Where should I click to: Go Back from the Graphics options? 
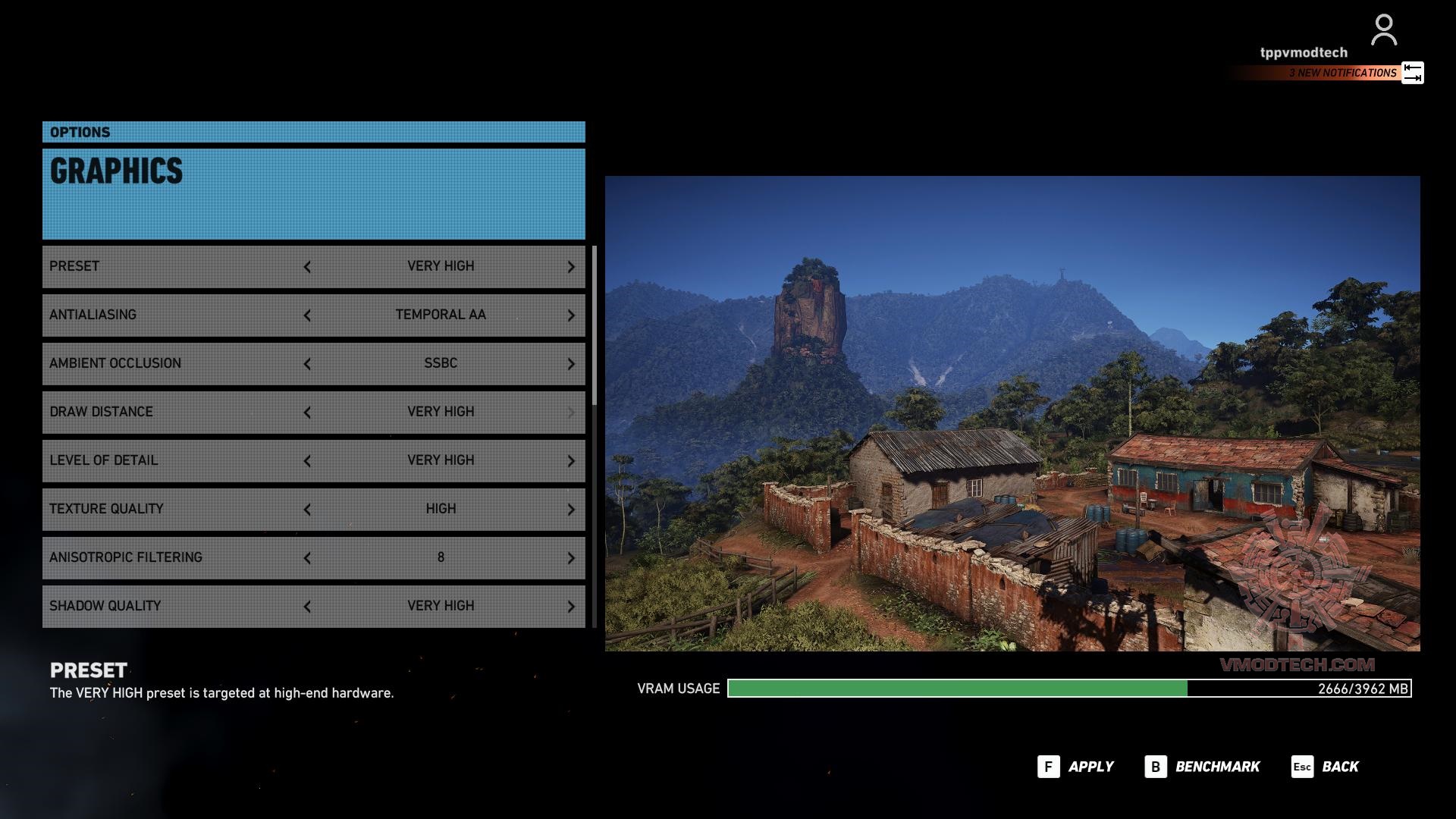(1326, 767)
